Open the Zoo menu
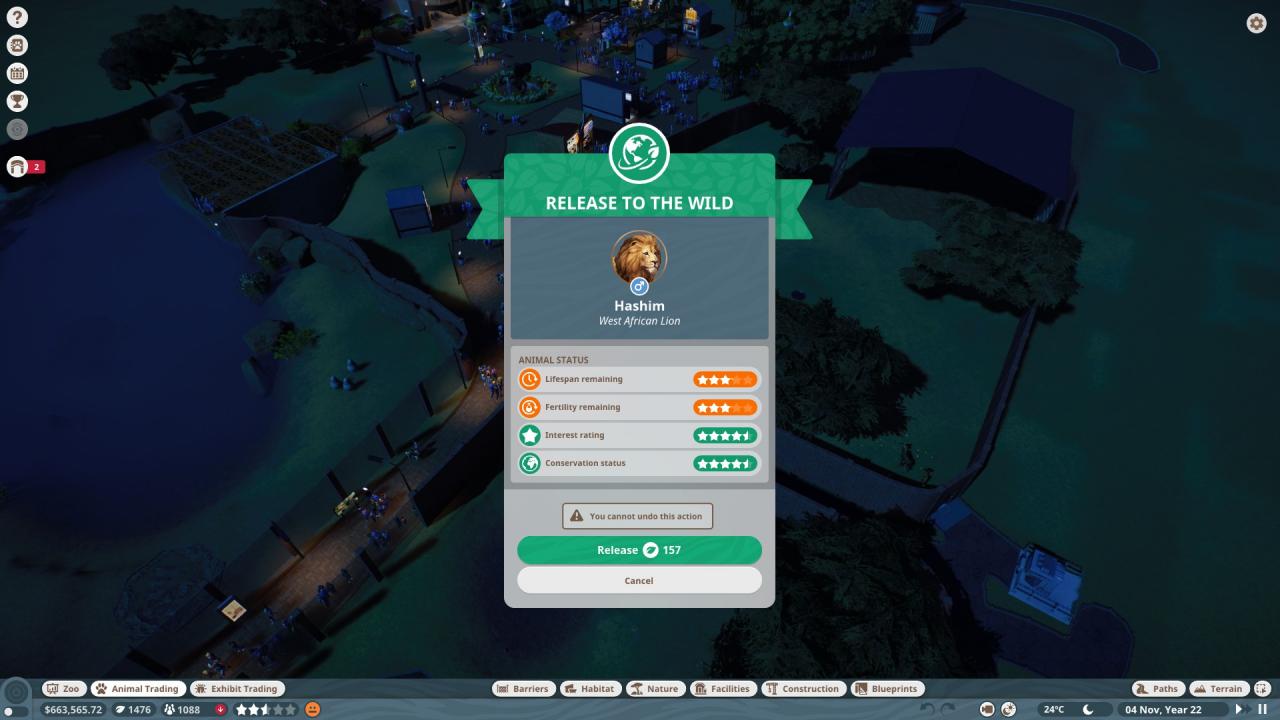1280x720 pixels. tap(63, 689)
